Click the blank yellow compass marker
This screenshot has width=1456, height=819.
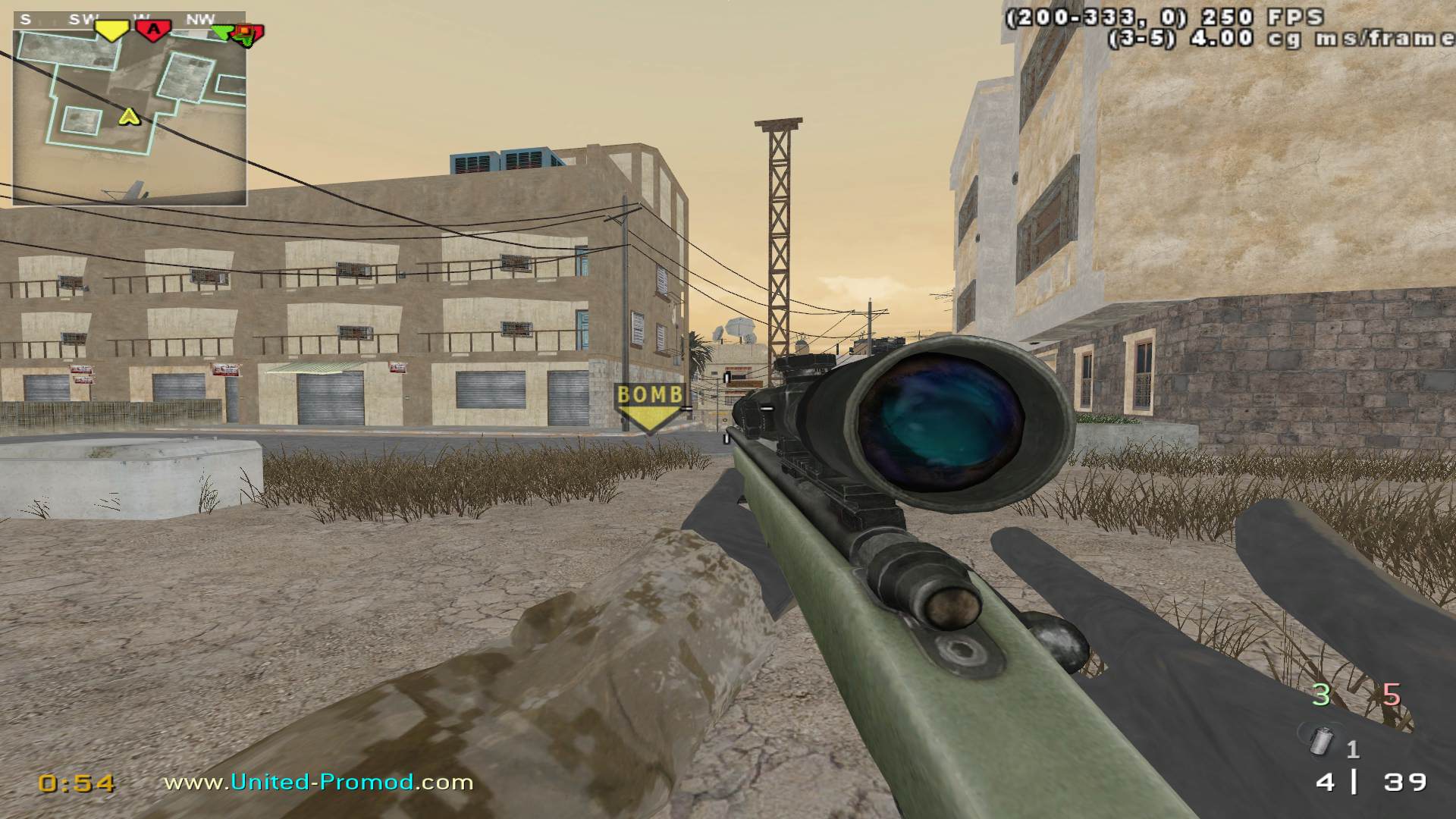coord(111,31)
